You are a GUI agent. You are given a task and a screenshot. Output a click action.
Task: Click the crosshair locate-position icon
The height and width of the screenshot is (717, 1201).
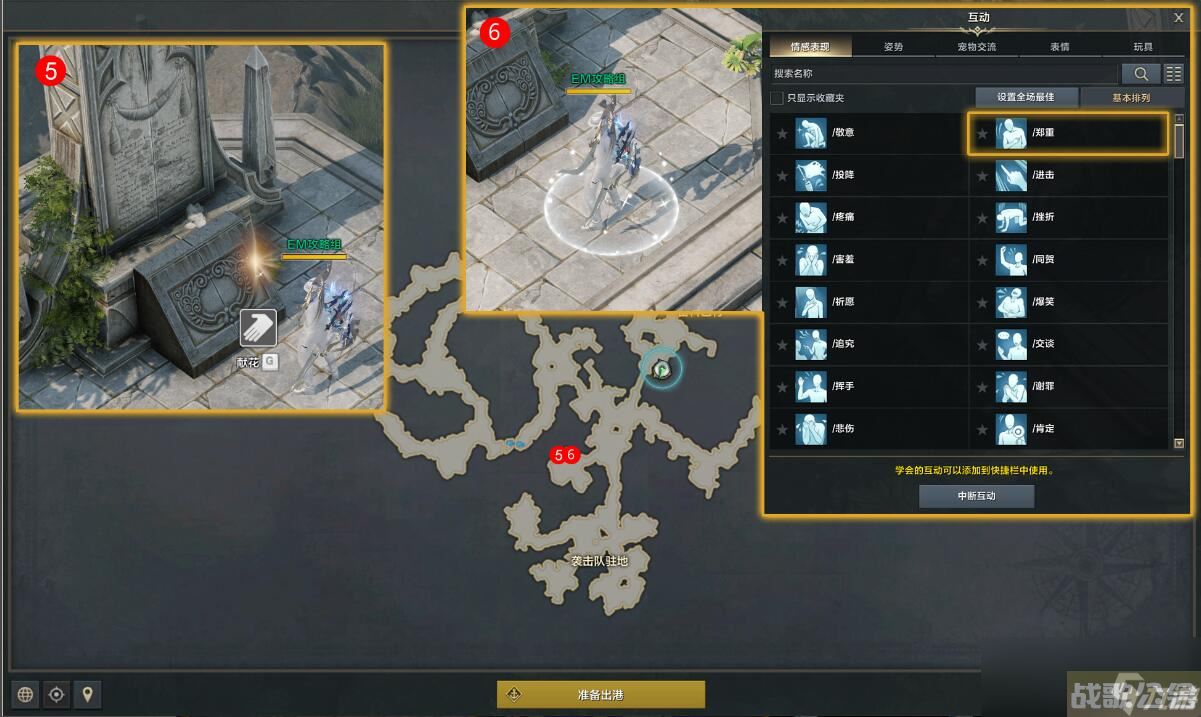pyautogui.click(x=57, y=694)
